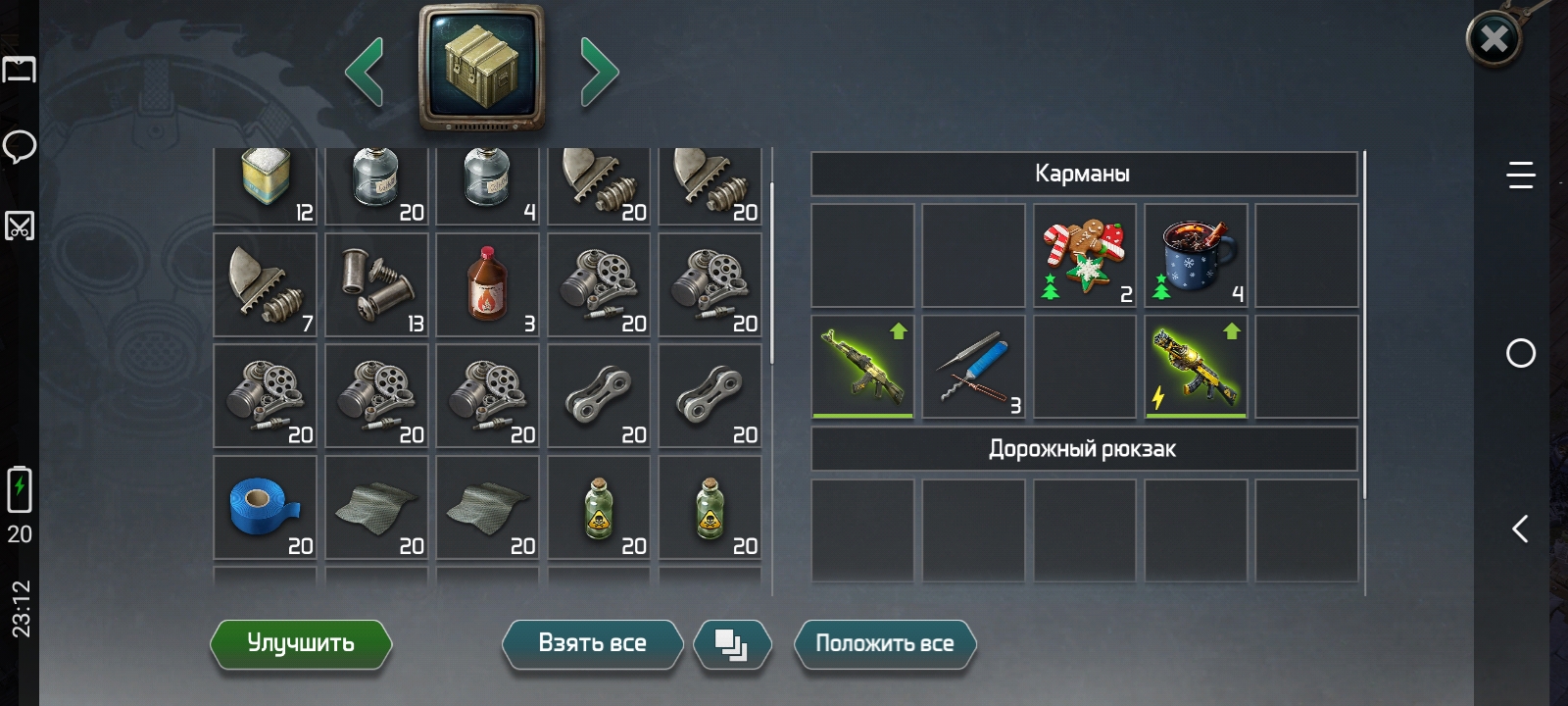The width and height of the screenshot is (1568, 706).
Task: Click the Улучшить upgrade button
Action: pyautogui.click(x=301, y=643)
